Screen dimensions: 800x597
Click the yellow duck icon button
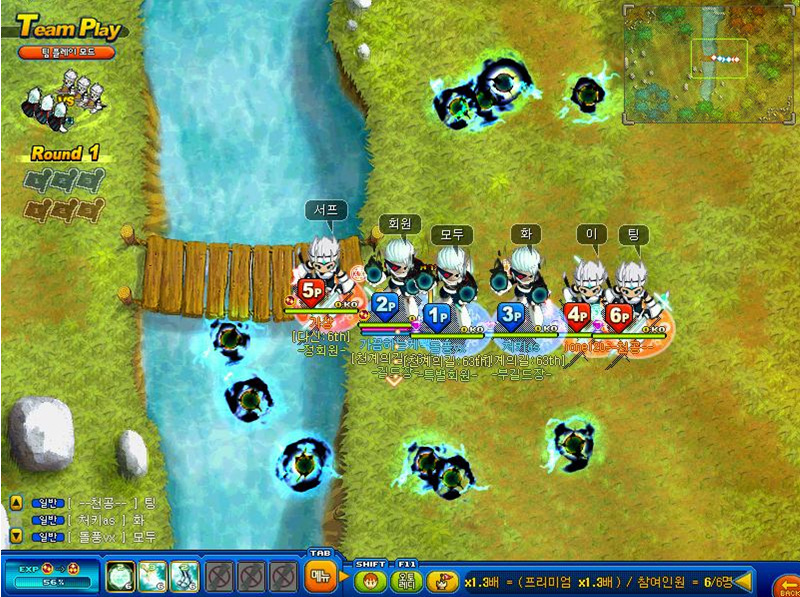440,580
